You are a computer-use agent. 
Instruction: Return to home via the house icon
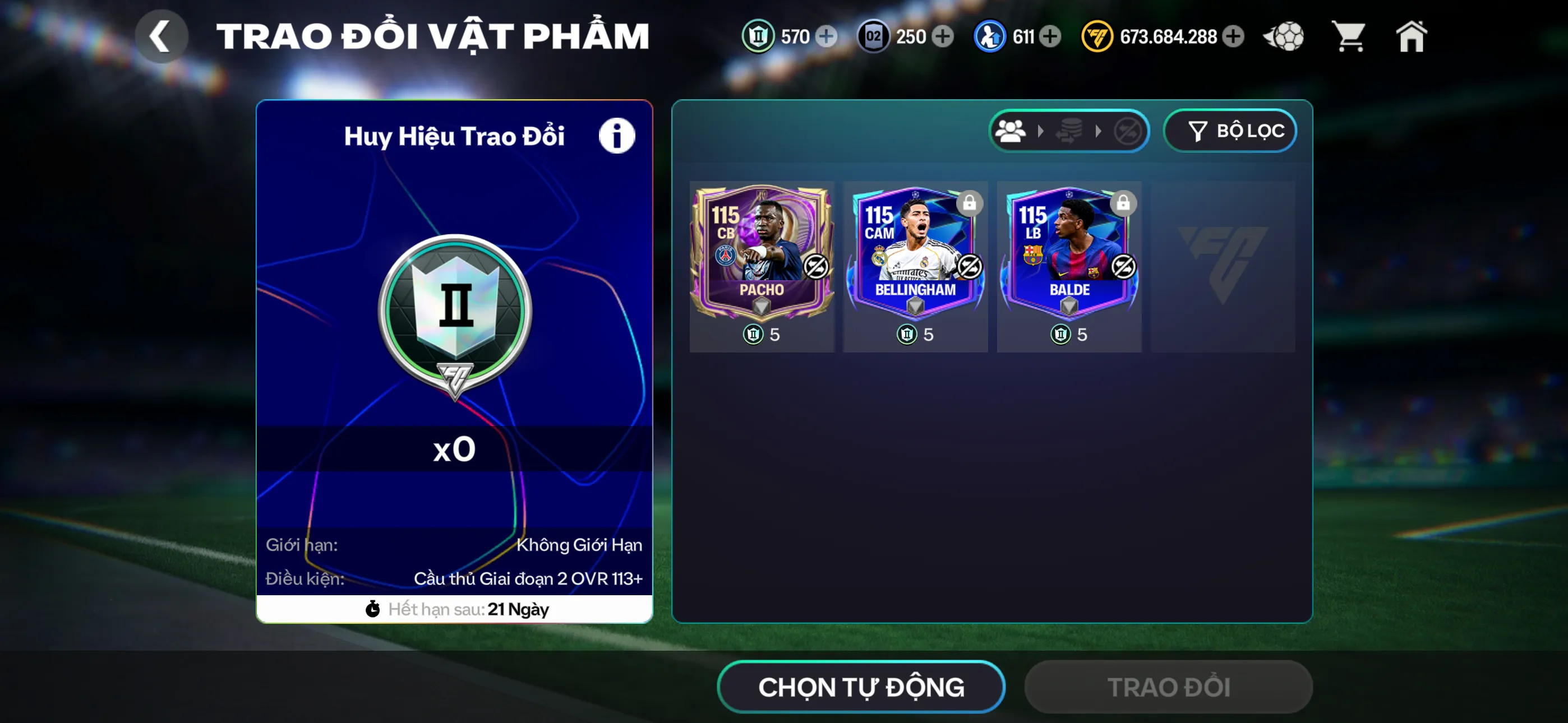pos(1411,36)
